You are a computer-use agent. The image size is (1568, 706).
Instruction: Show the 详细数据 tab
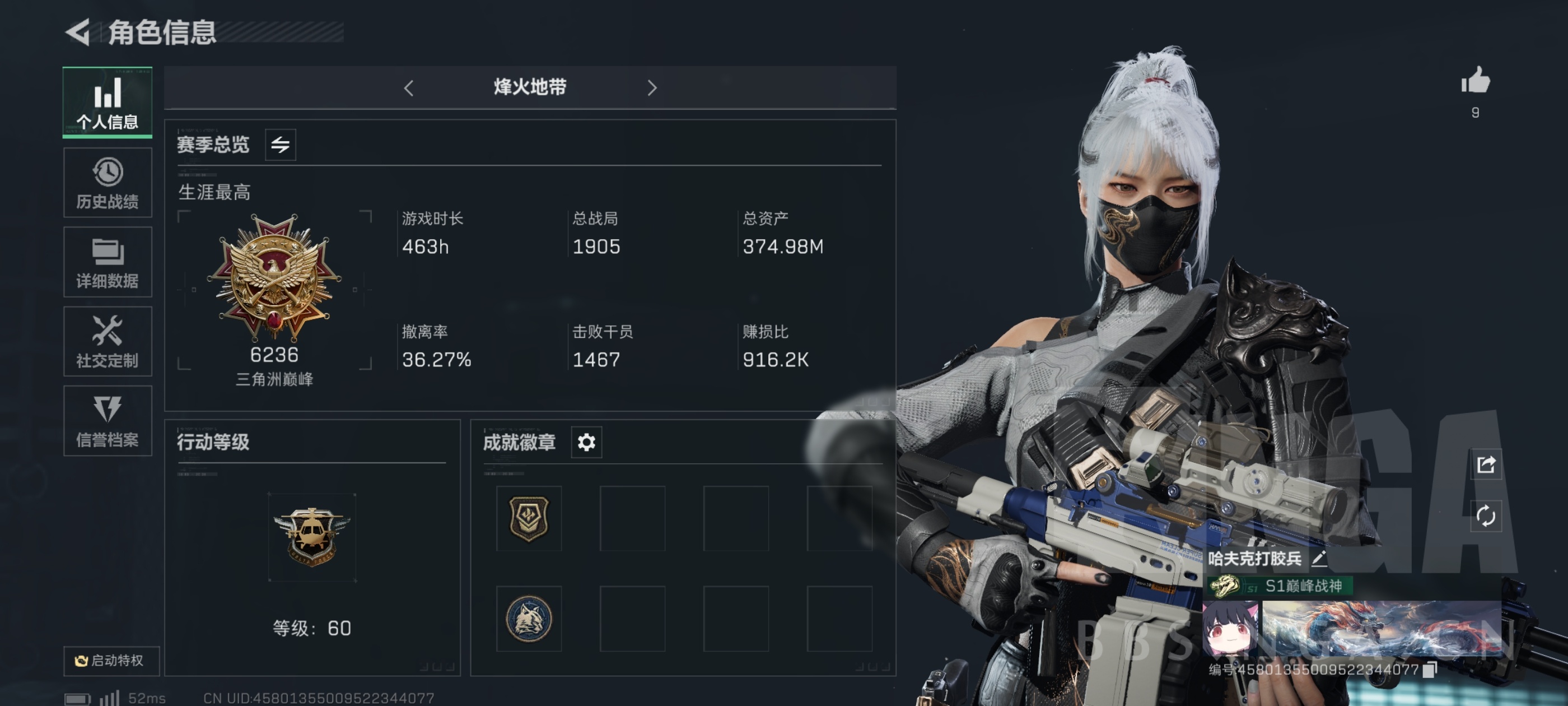coord(107,262)
